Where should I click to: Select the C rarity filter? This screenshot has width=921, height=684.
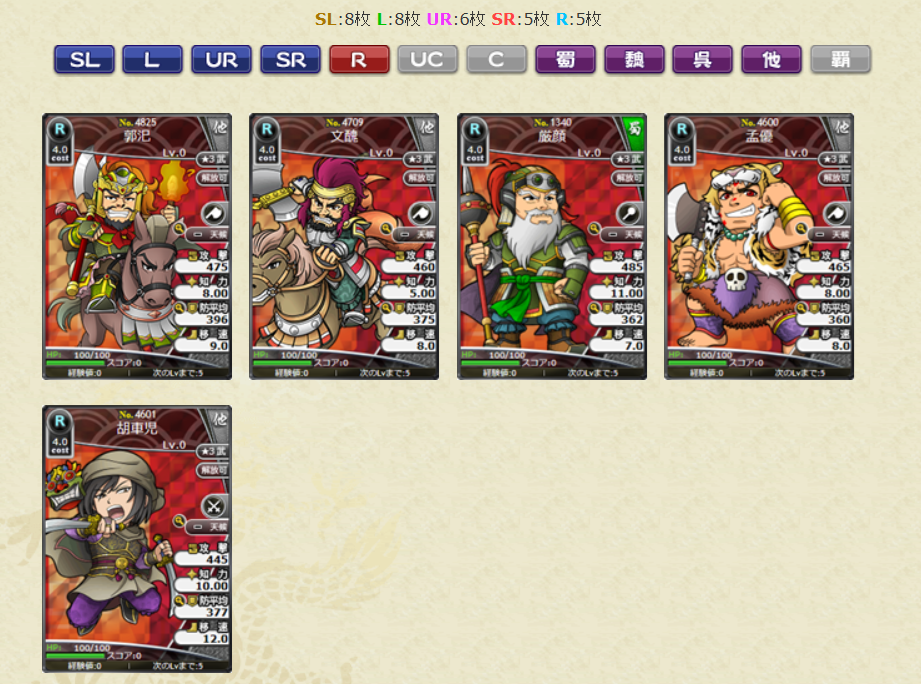[x=496, y=60]
